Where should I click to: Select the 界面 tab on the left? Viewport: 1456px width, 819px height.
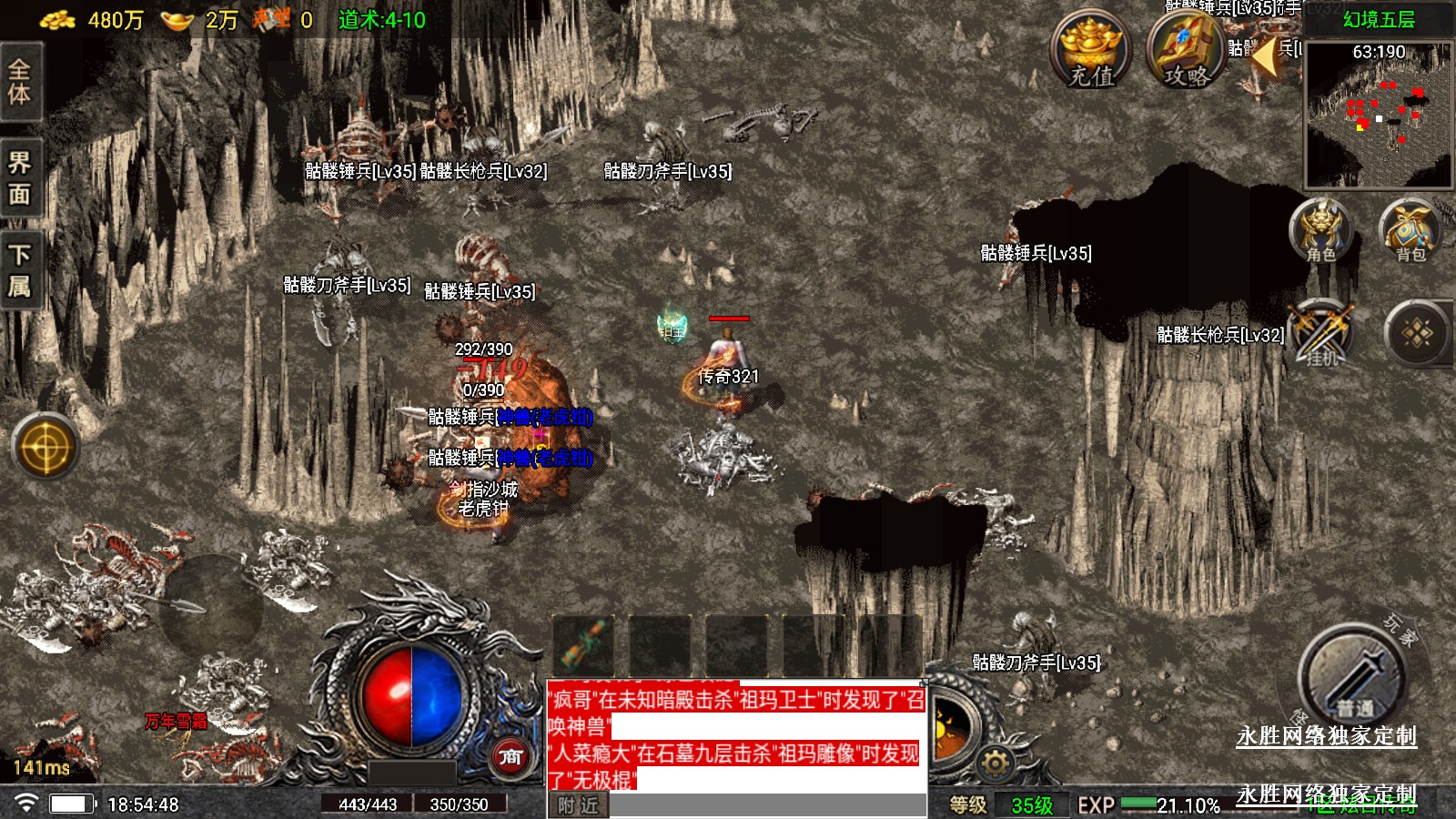click(x=20, y=178)
